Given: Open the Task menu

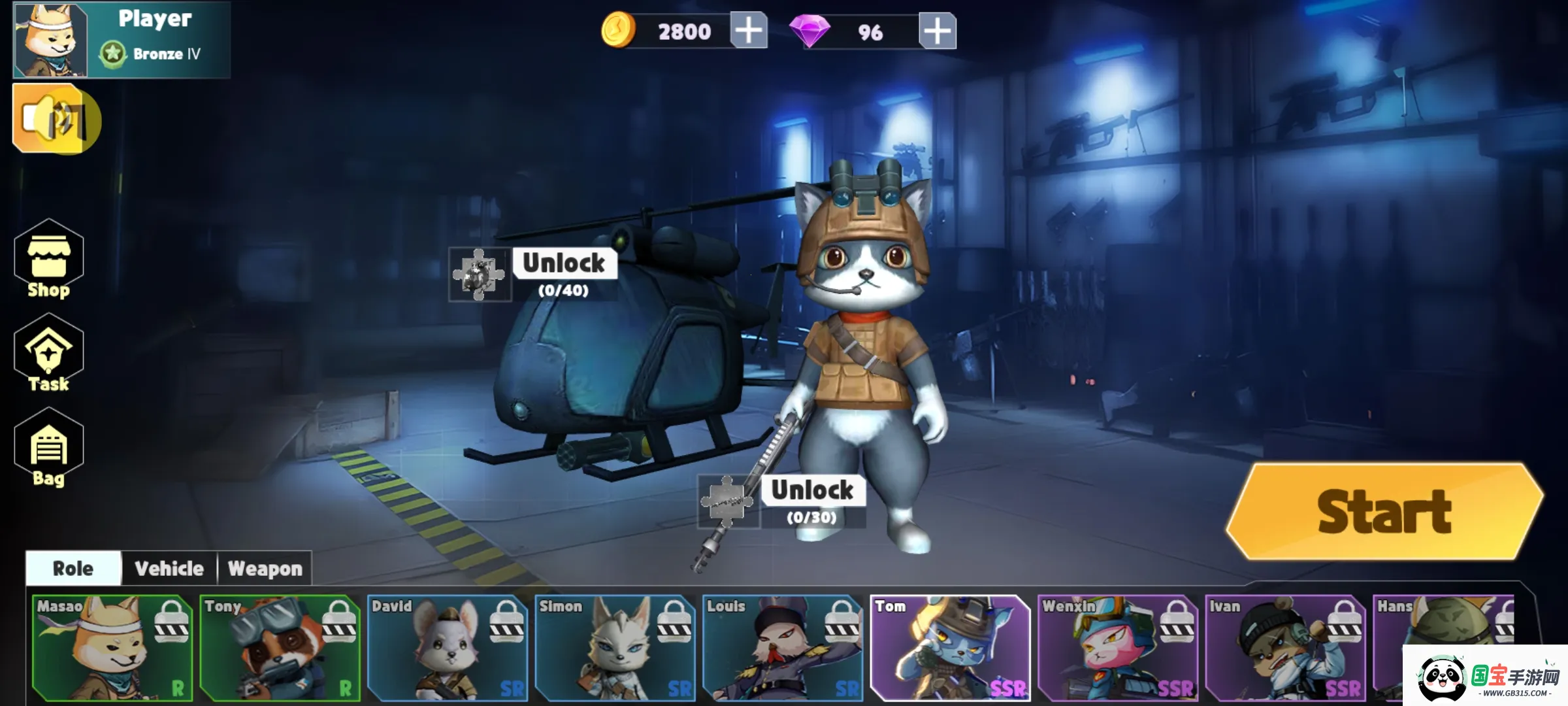Looking at the screenshot, I should (48, 355).
